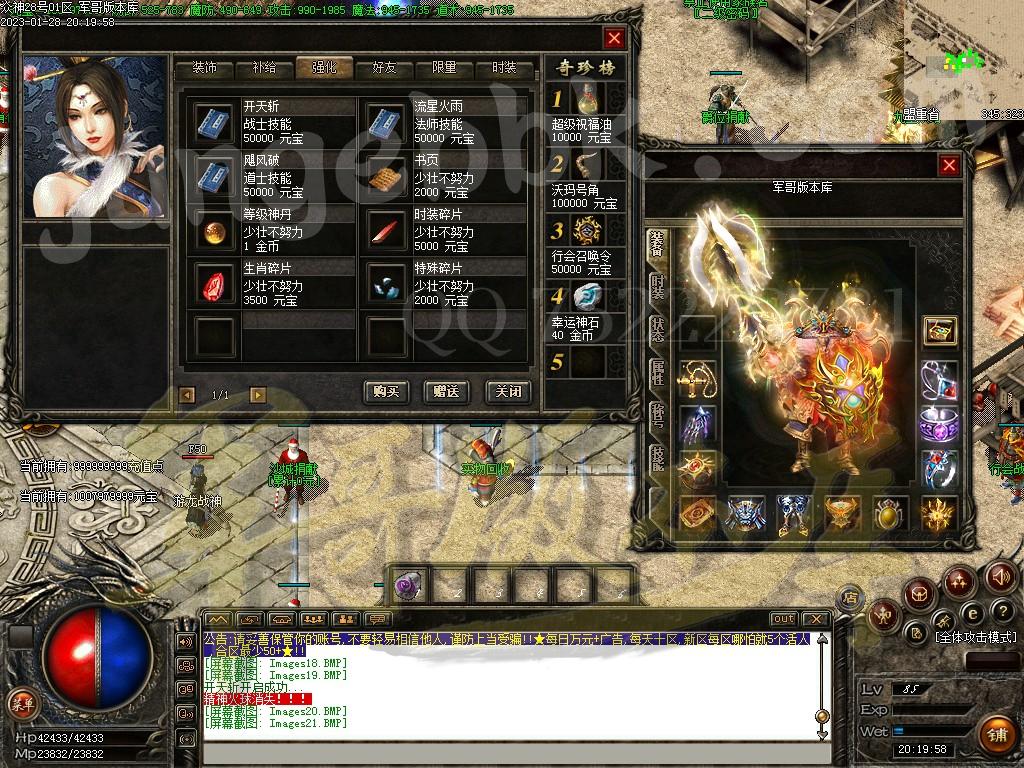
Task: Select the 开天斩 warrior skill book
Action: click(213, 122)
